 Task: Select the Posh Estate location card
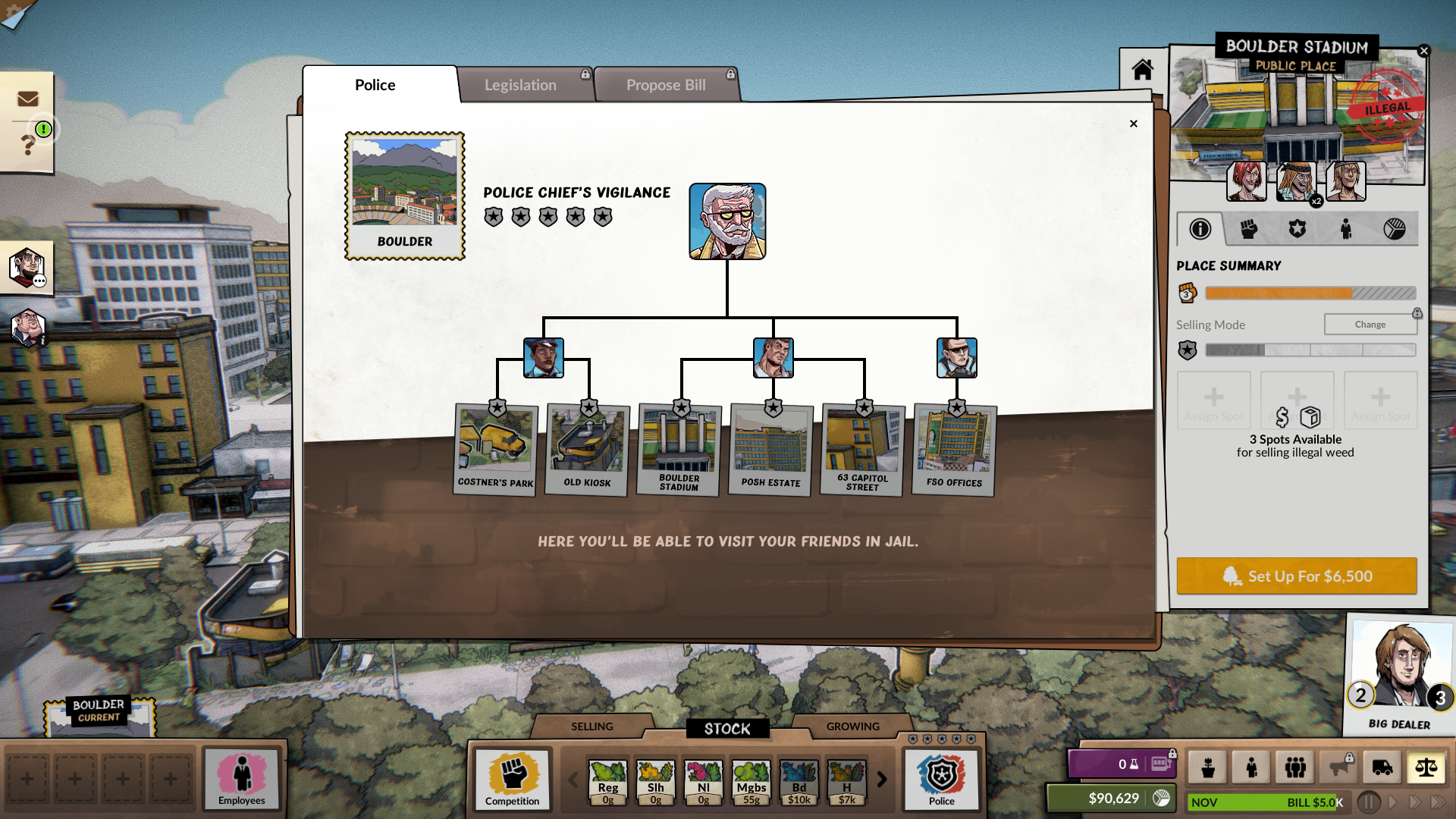[x=770, y=450]
